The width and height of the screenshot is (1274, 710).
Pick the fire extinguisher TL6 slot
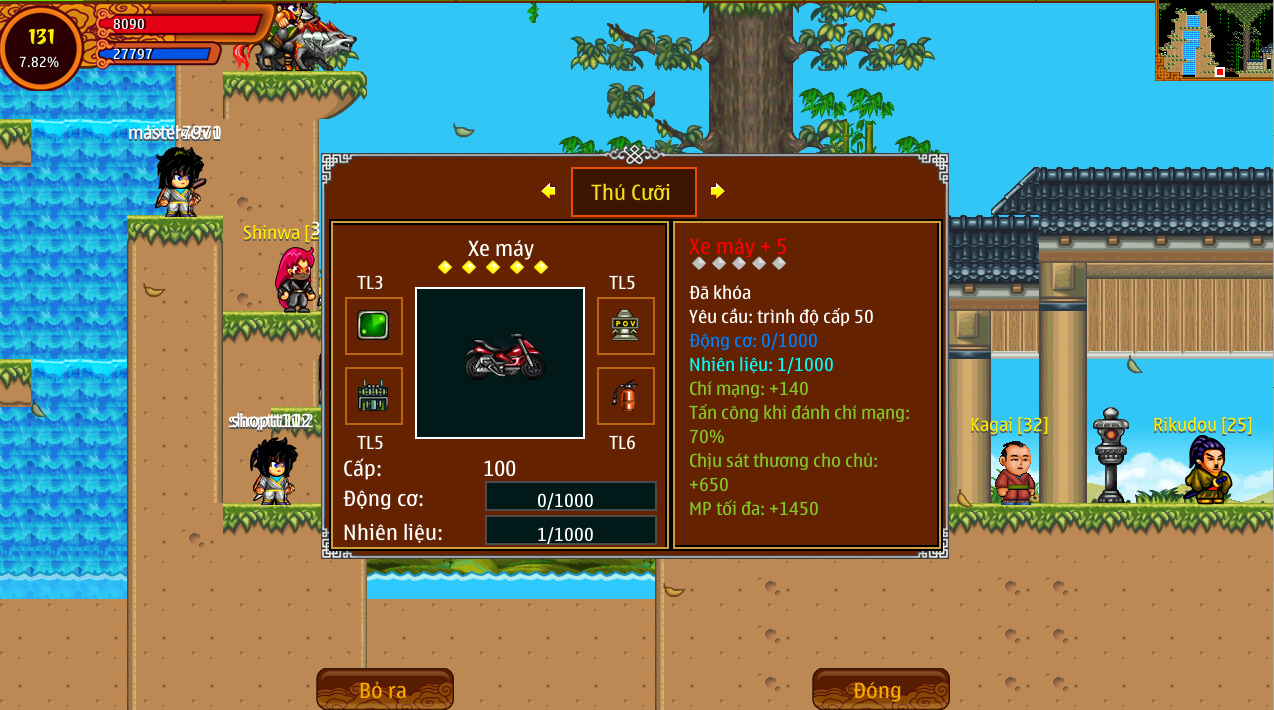coord(625,396)
